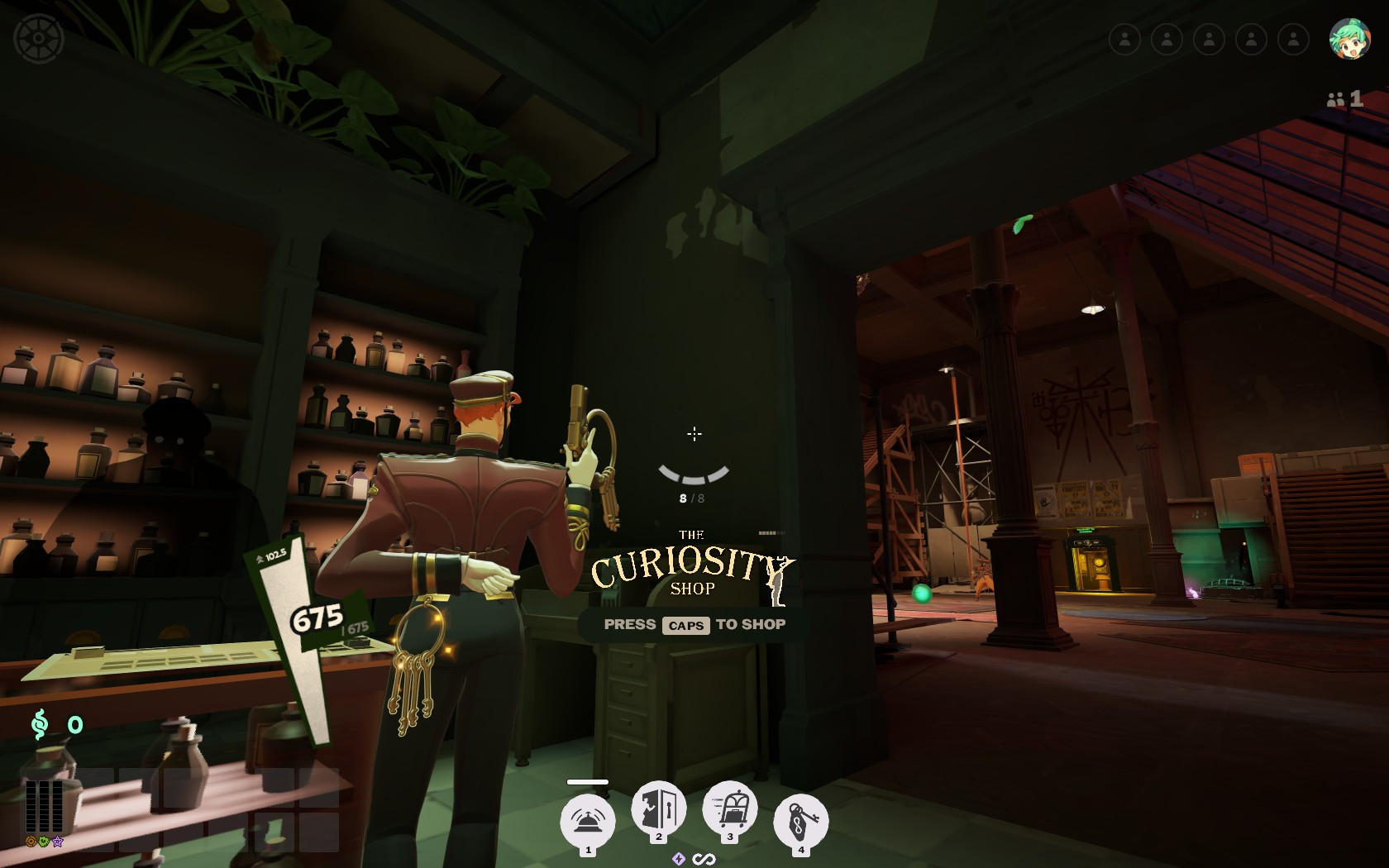Viewport: 1389px width, 868px height.
Task: Click the purple star badge icon
Action: (x=58, y=841)
